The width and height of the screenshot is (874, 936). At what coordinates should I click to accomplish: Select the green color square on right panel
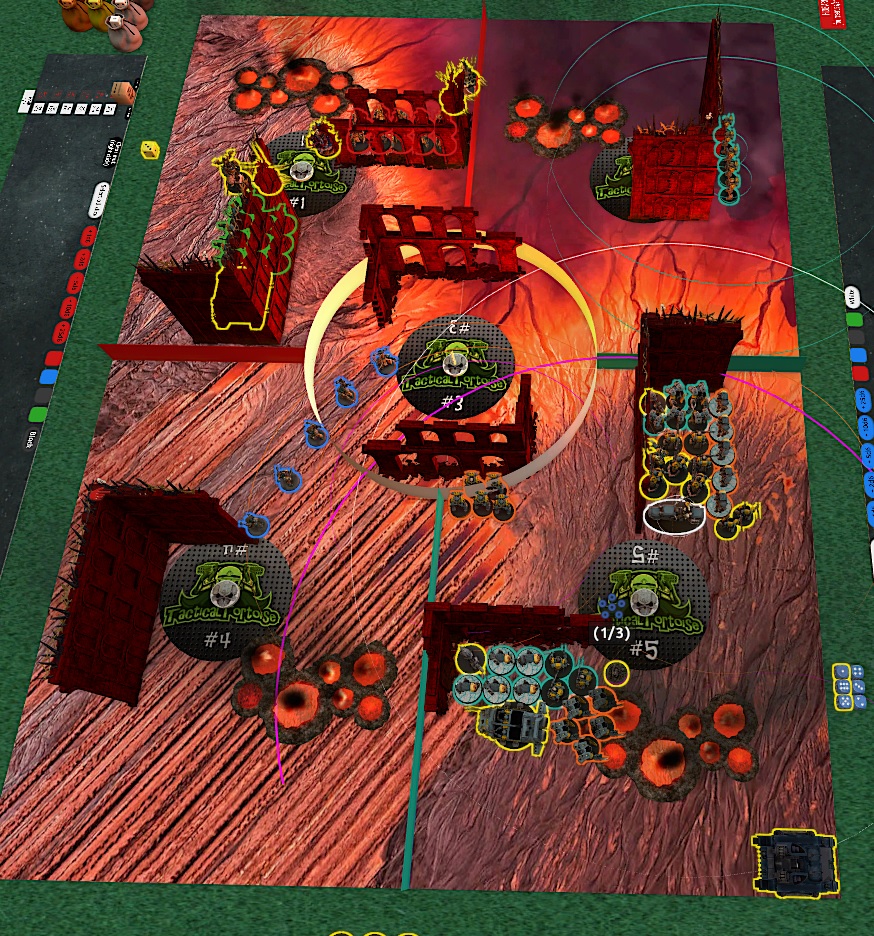(x=855, y=321)
